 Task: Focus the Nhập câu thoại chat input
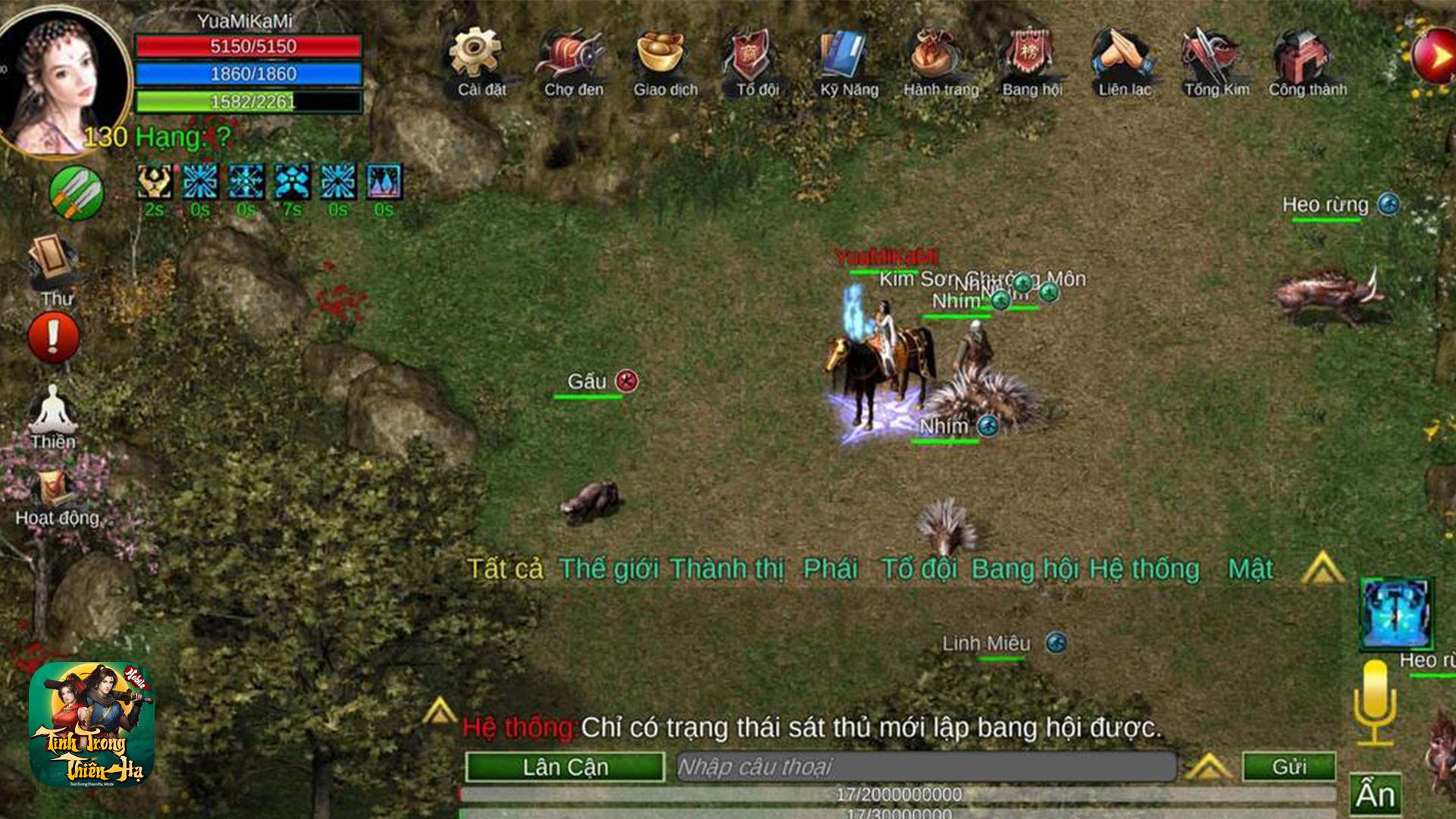pyautogui.click(x=925, y=767)
